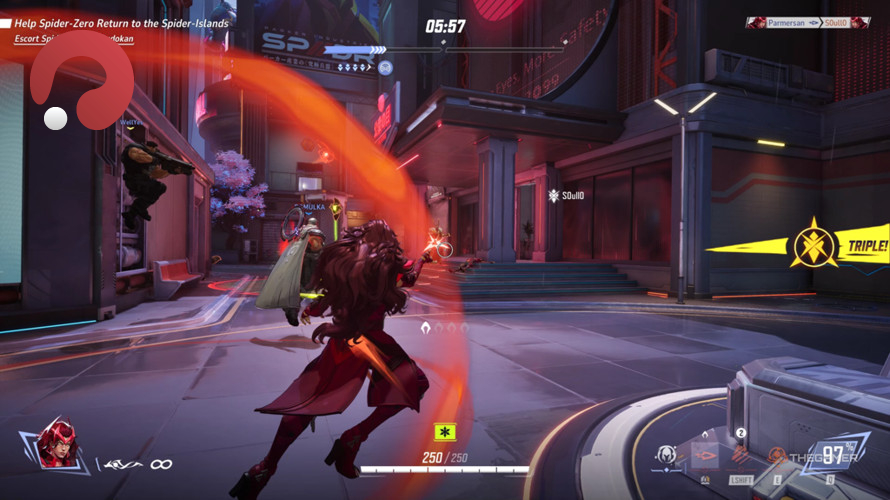Click the green asterisk status icon
This screenshot has width=890, height=500.
[444, 432]
